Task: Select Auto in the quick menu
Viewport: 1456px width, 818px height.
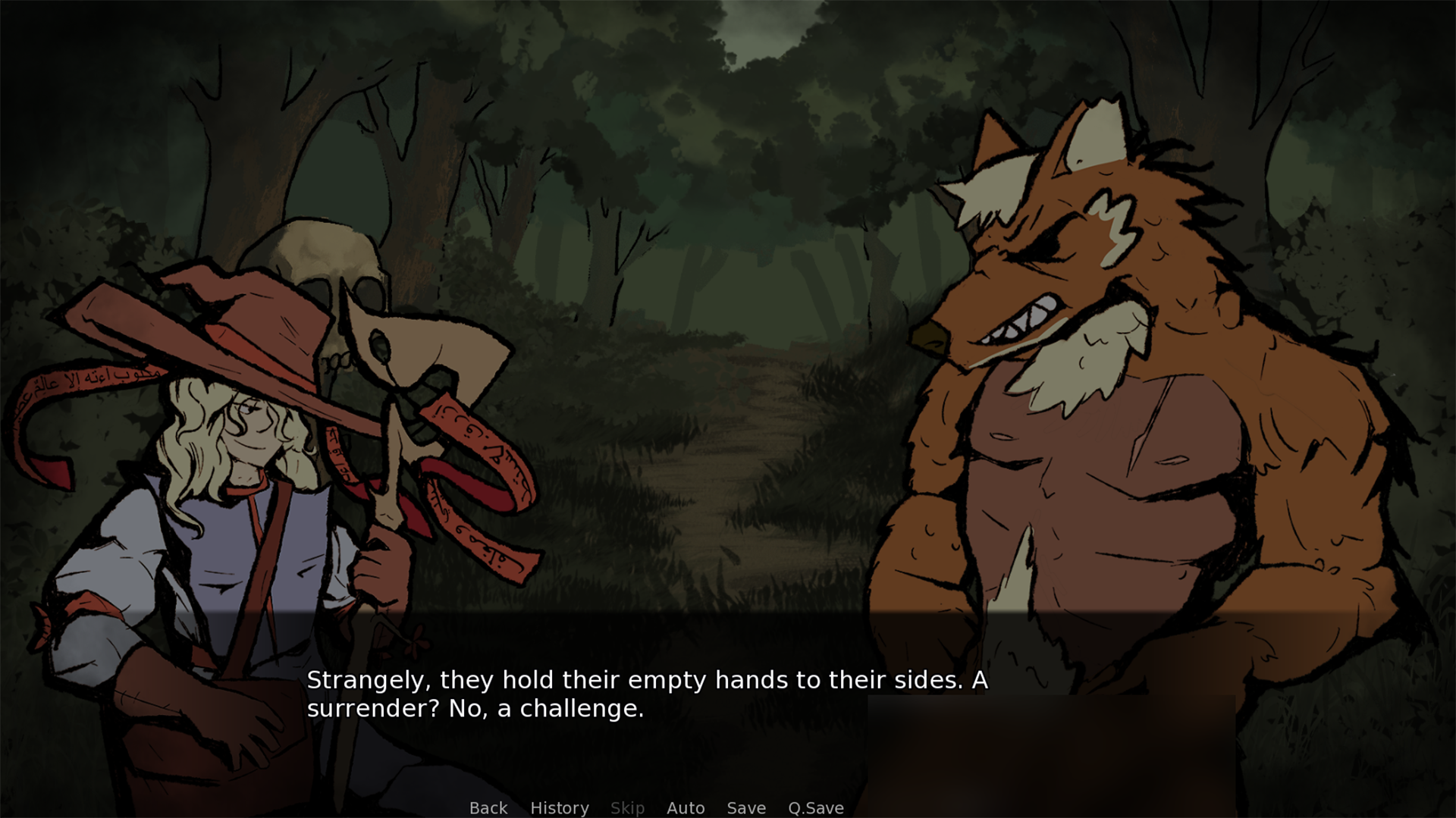Action: click(x=685, y=808)
